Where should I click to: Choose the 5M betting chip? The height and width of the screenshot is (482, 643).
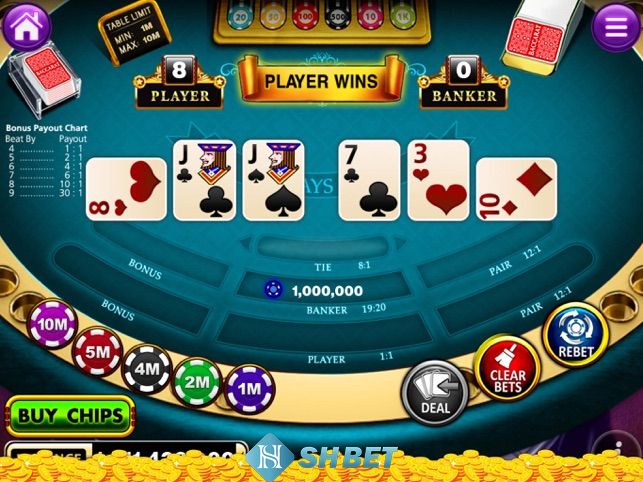click(98, 351)
